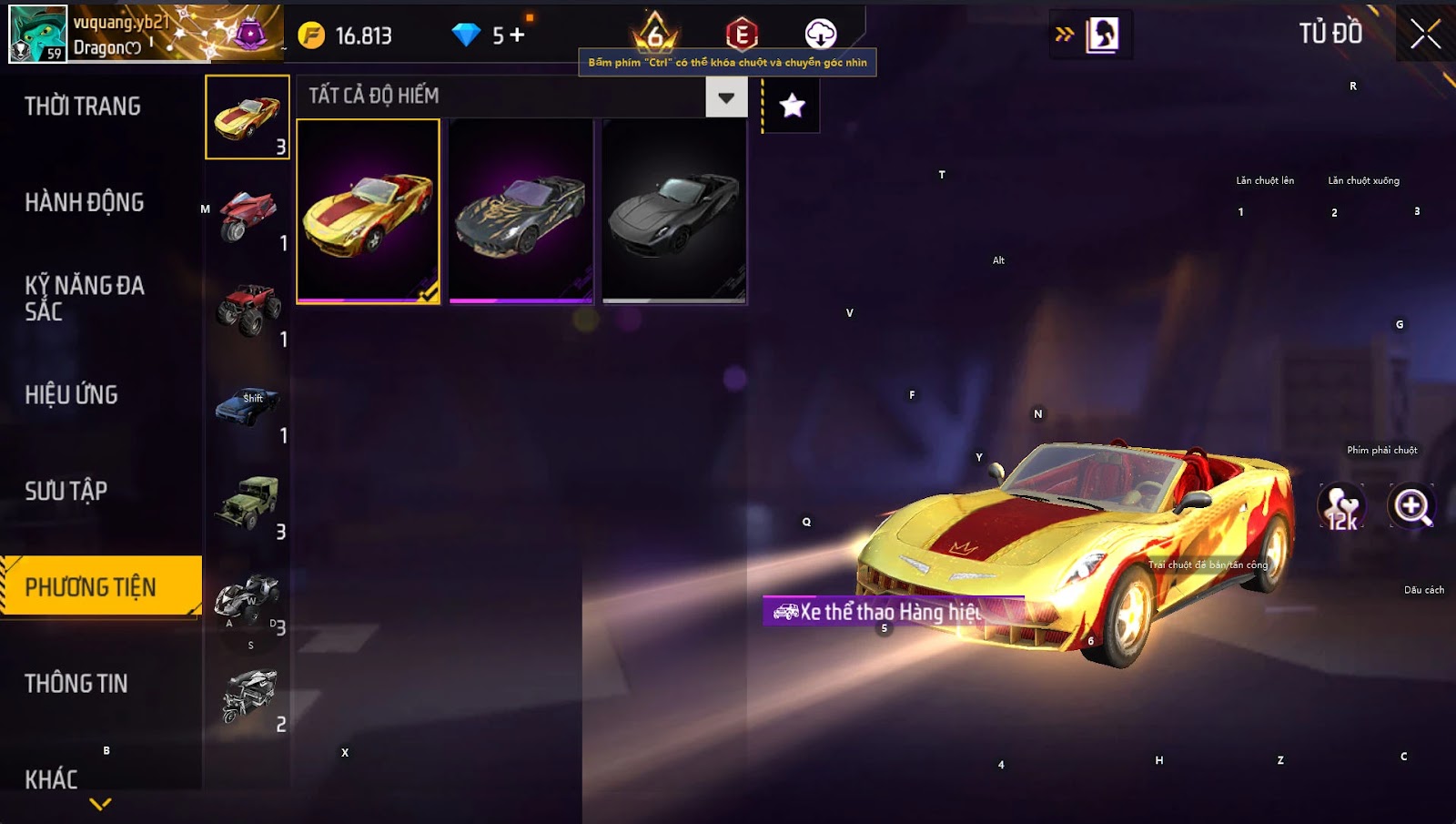Select the green military jeep vehicle type

(x=248, y=502)
